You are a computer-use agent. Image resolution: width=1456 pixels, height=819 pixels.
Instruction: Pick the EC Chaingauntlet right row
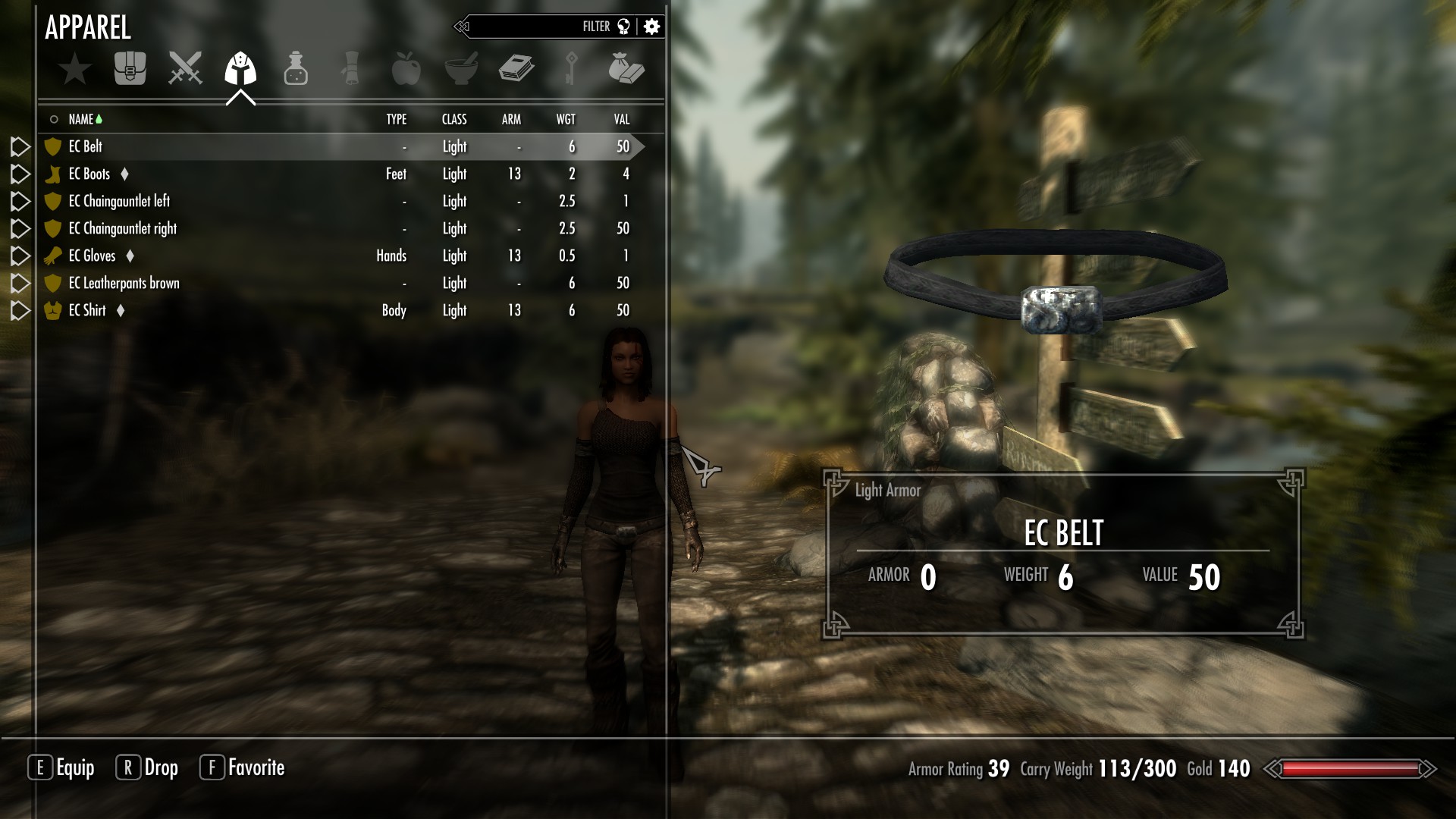tap(122, 228)
